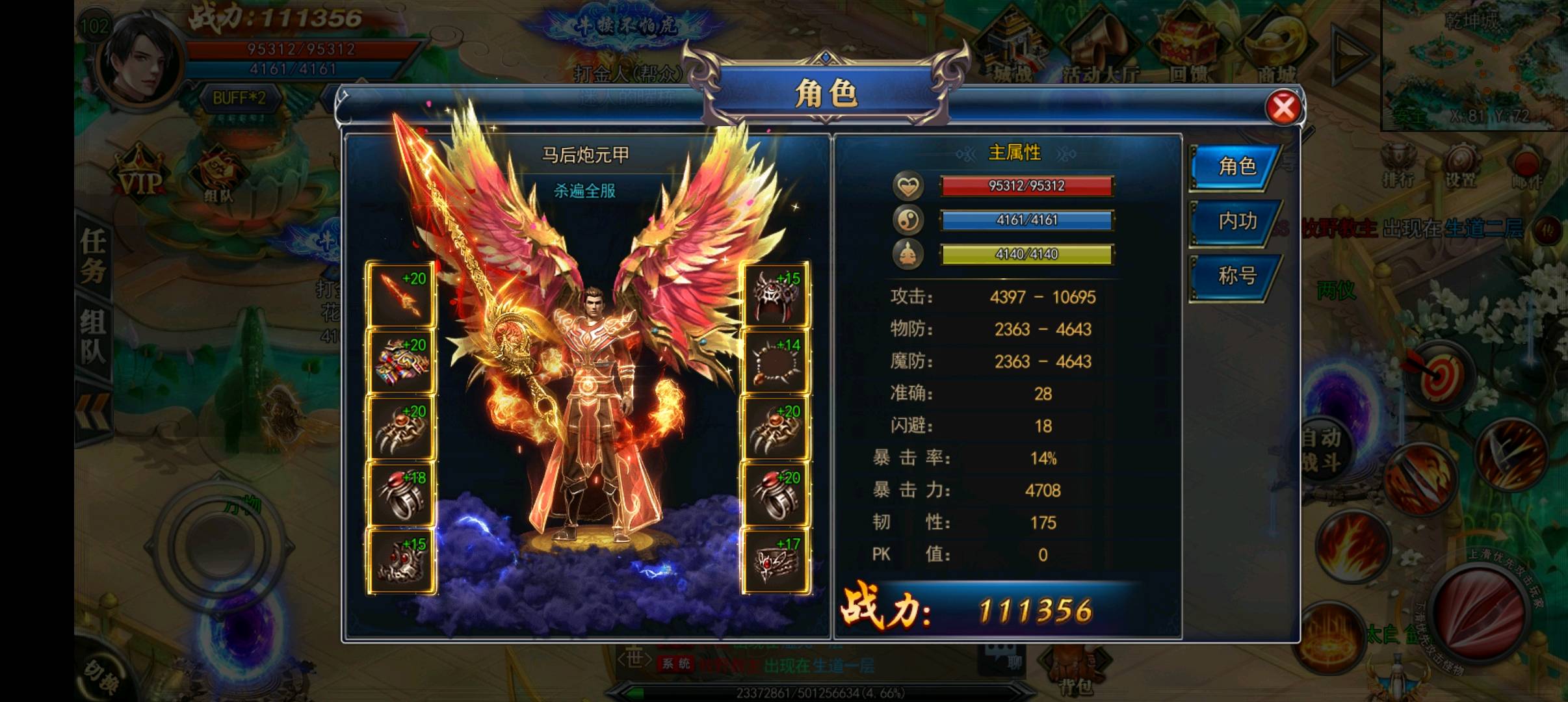Tap the BUFF*2 indicator button

pos(239,99)
